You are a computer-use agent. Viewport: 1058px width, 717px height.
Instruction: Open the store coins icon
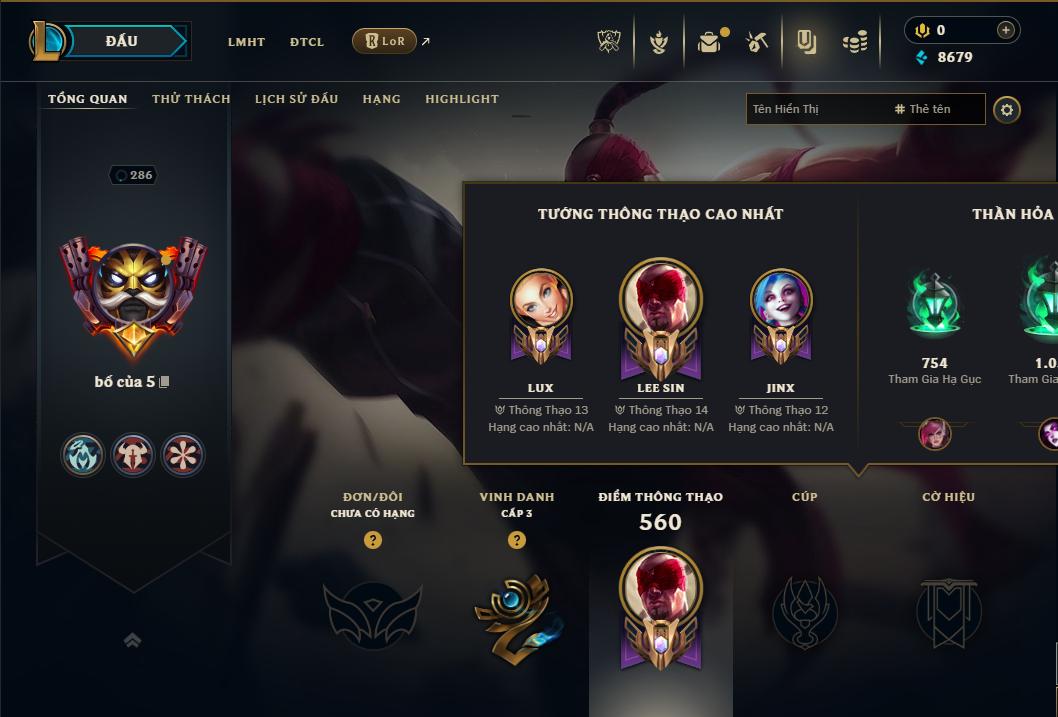[x=855, y=42]
